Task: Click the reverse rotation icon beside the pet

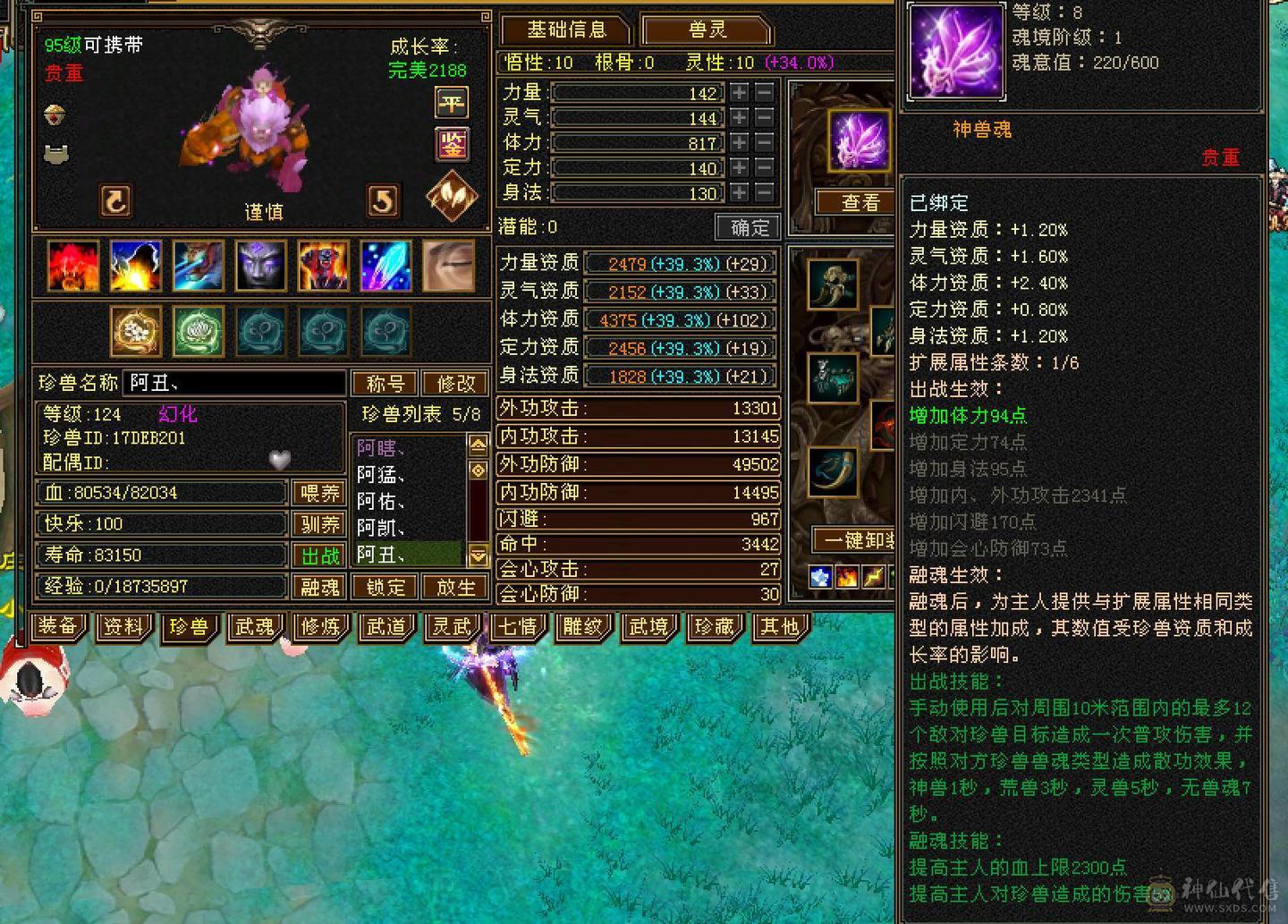Action: tap(384, 201)
